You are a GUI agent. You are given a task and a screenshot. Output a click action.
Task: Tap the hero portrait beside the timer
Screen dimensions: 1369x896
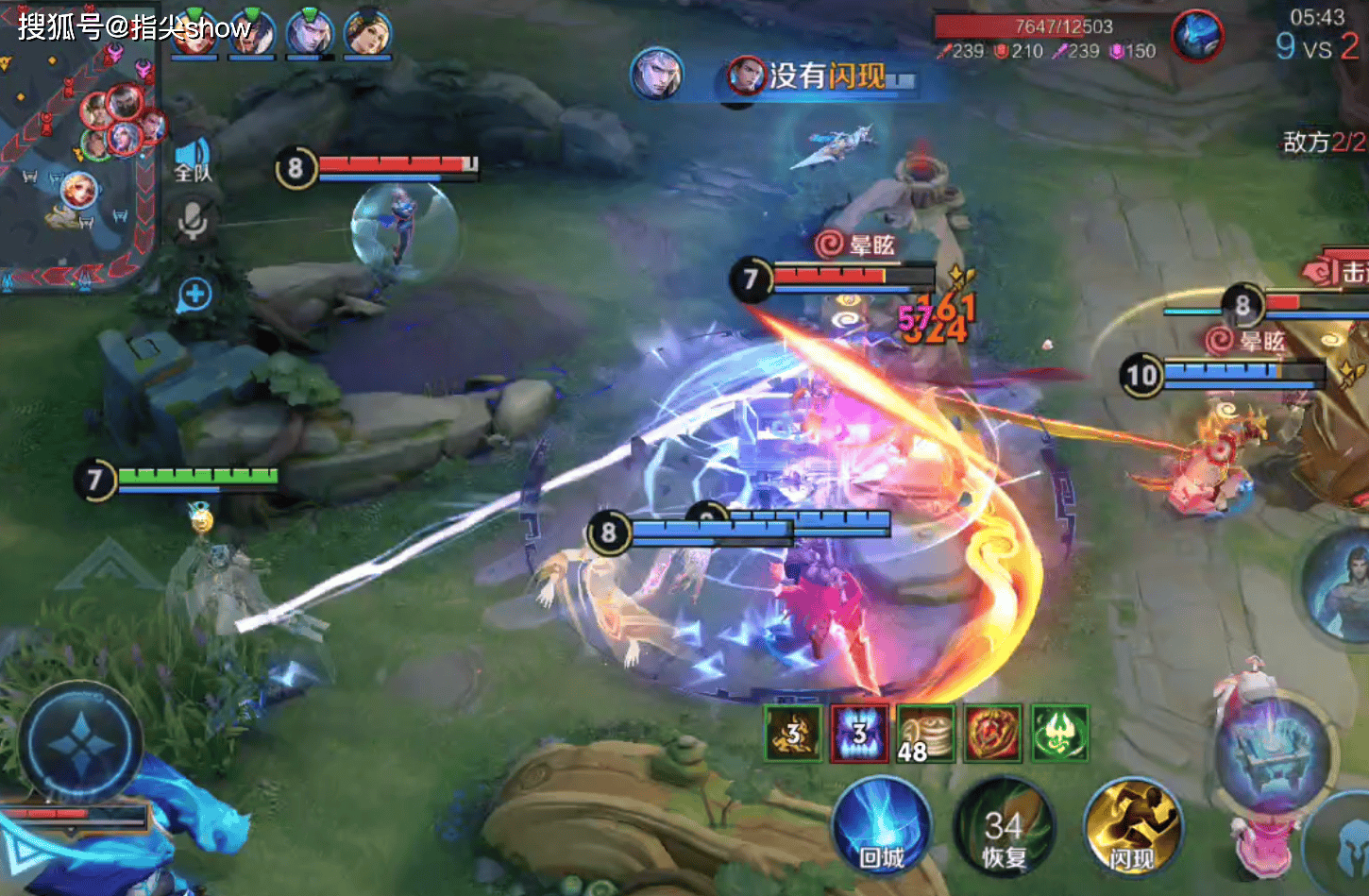coord(1197,36)
